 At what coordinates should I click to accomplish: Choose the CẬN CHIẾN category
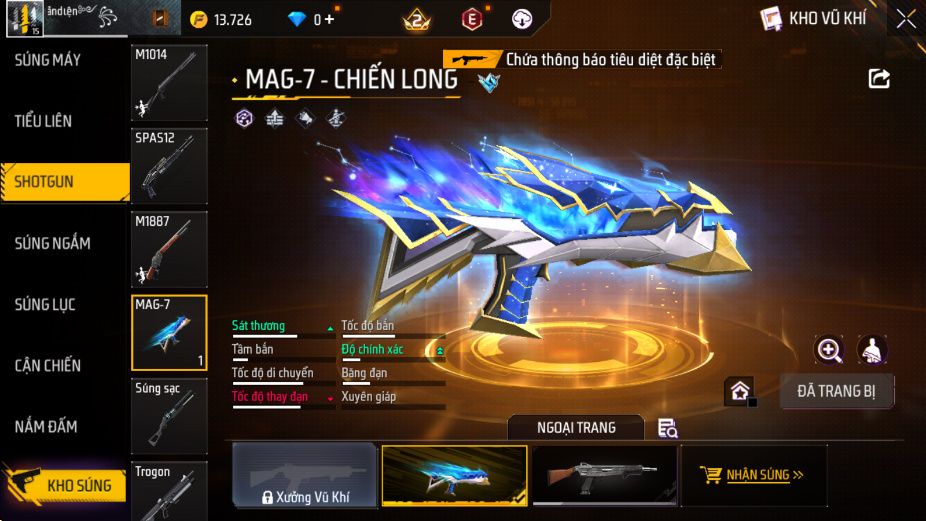click(x=48, y=365)
